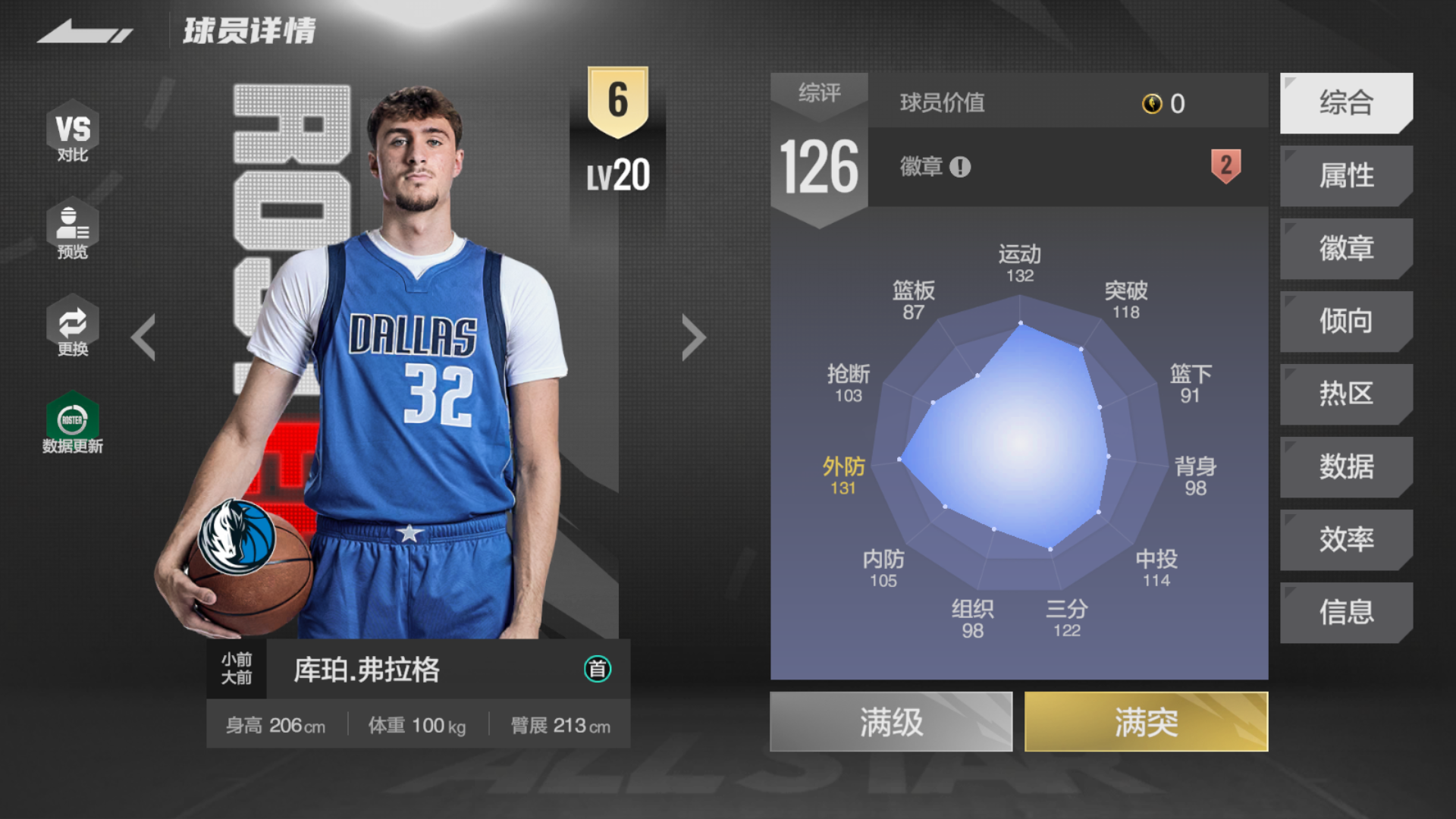View the 热区 hot zones tab
This screenshot has width=1456, height=819.
[x=1346, y=394]
